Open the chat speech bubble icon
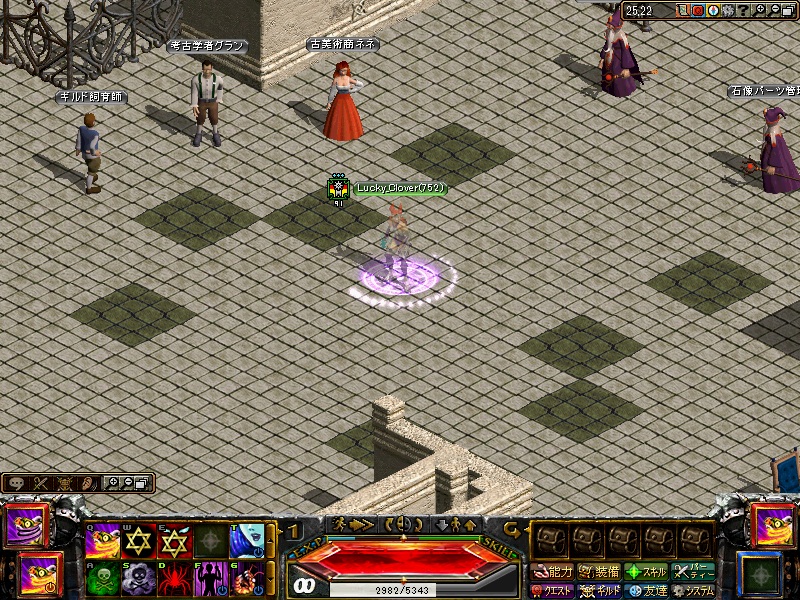The width and height of the screenshot is (800, 600). pyautogui.click(x=17, y=484)
